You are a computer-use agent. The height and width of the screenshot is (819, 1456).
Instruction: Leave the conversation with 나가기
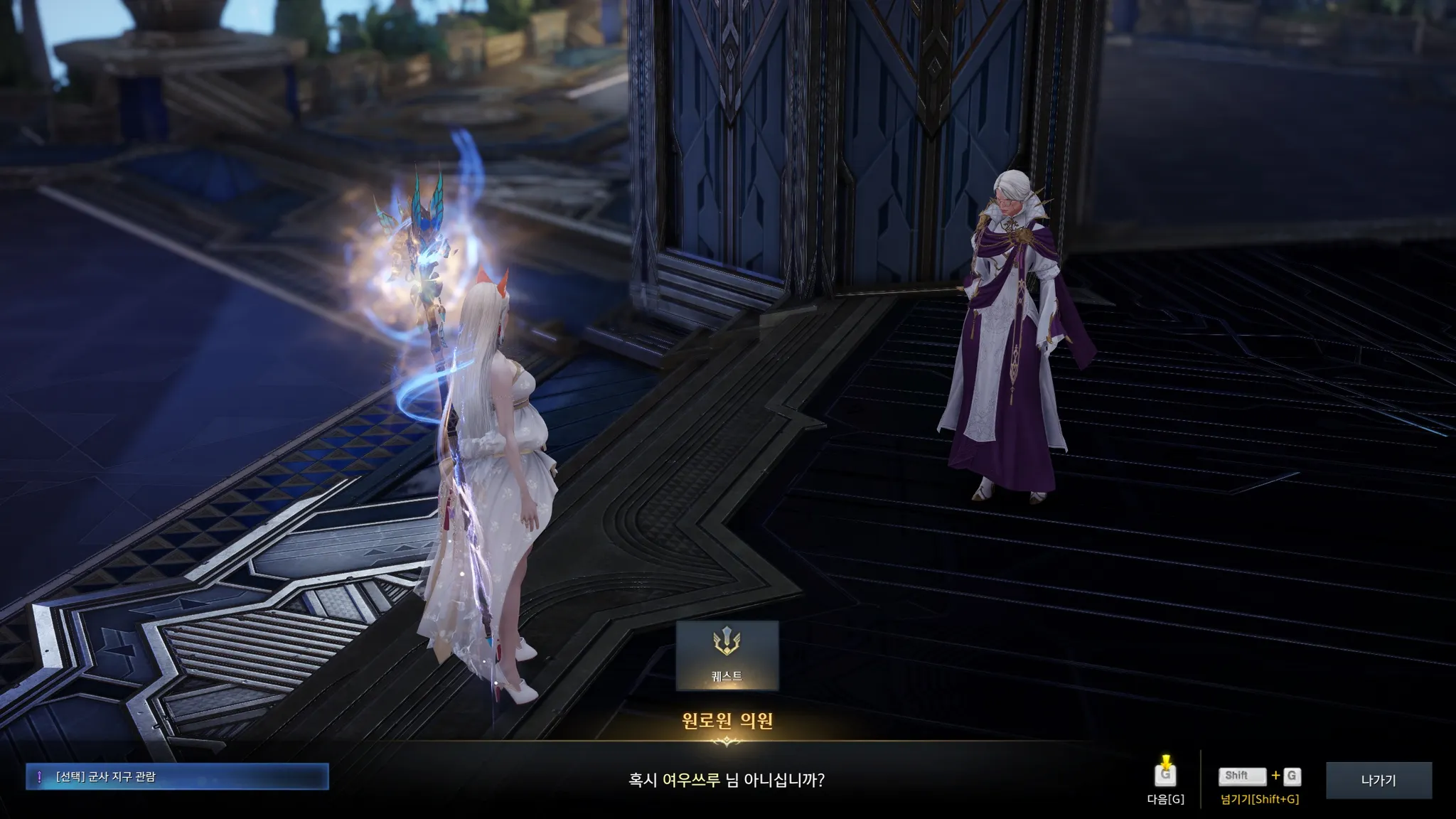(x=1378, y=780)
